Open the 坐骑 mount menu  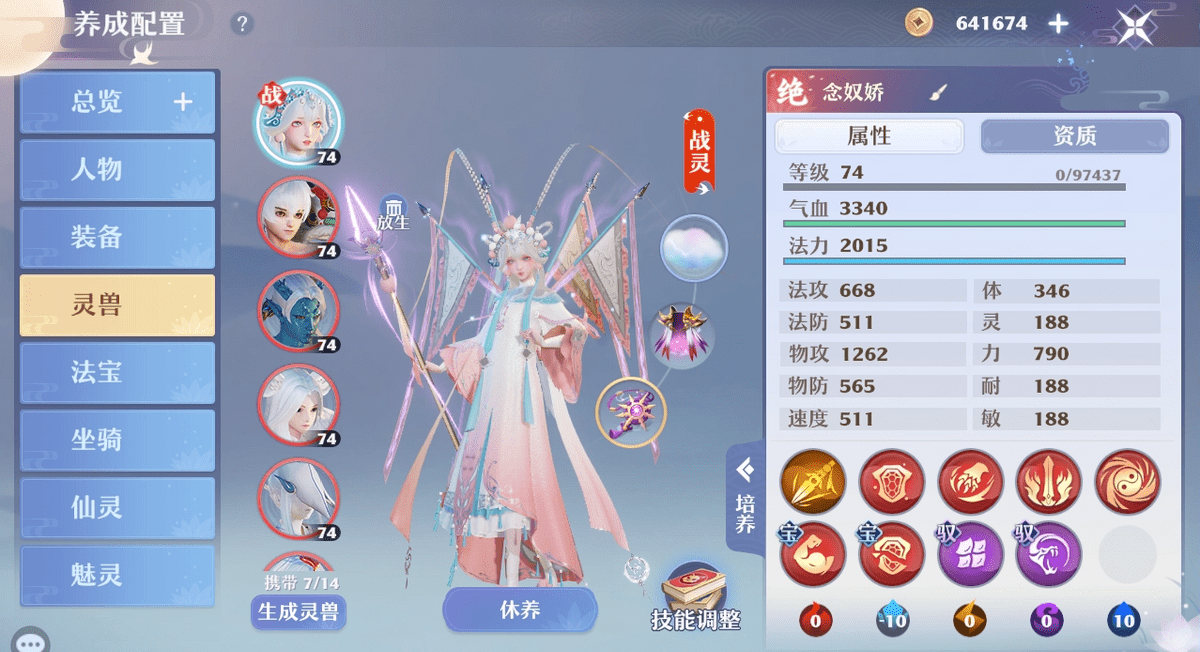[x=117, y=440]
